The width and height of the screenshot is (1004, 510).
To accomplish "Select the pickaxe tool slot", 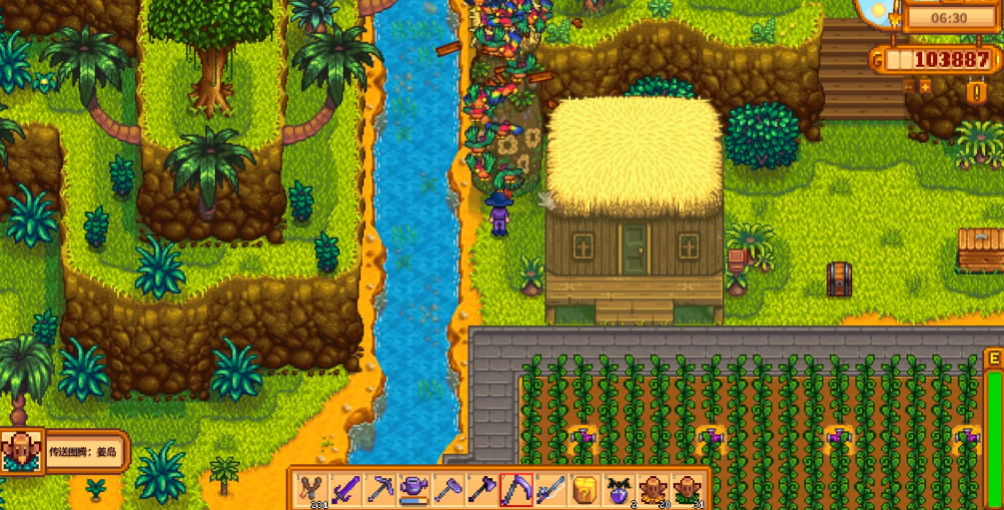I will coord(381,489).
